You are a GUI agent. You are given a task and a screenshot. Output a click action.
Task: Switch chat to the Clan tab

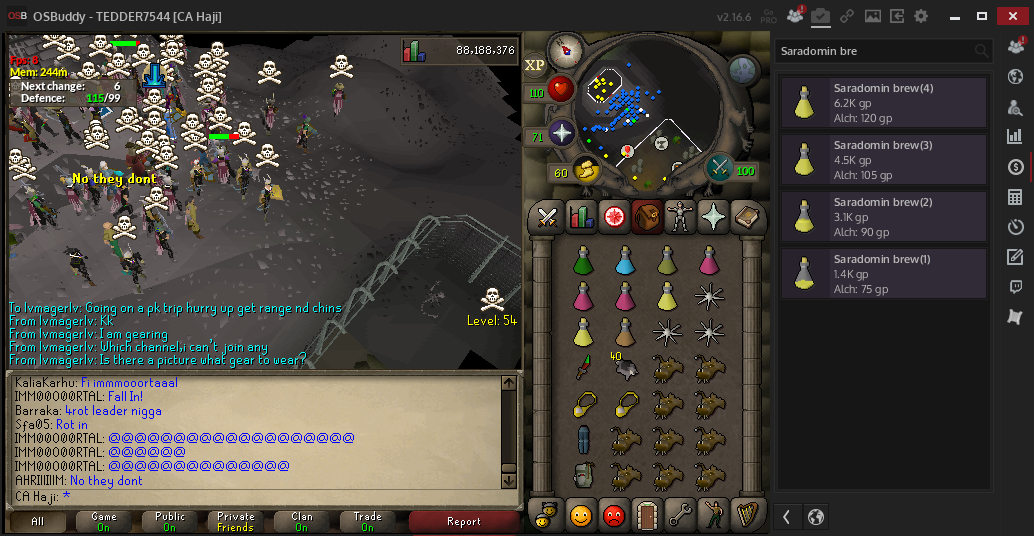pos(302,521)
